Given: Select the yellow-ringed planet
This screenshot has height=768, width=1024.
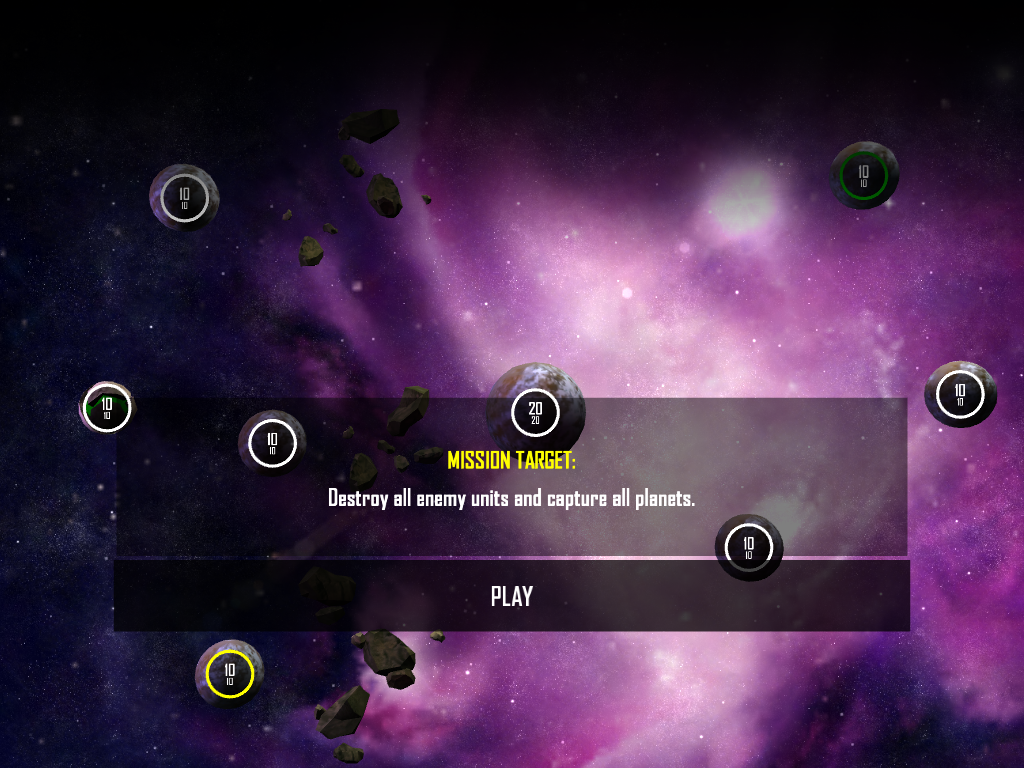Looking at the screenshot, I should [x=230, y=675].
